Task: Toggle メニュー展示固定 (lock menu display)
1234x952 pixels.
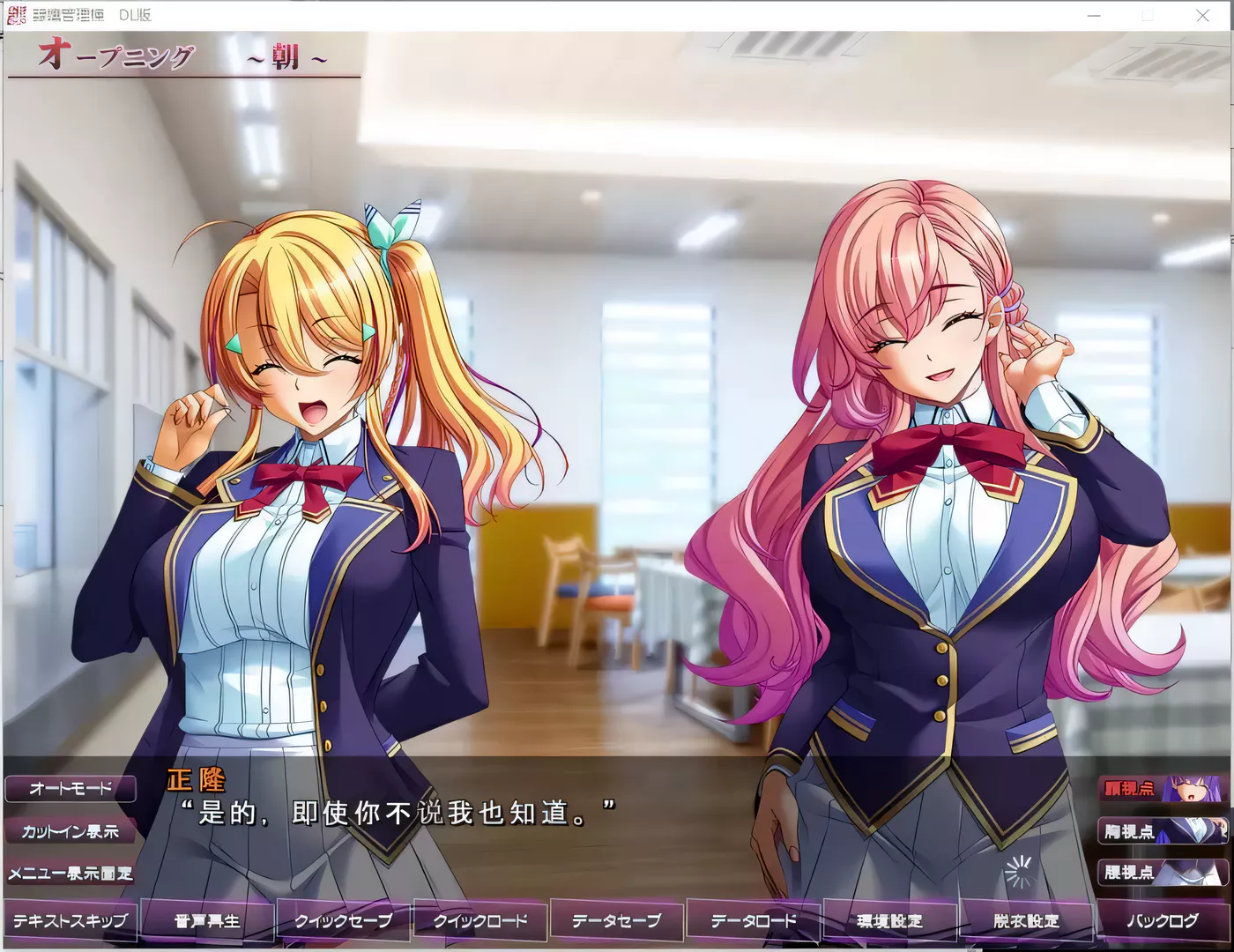Action: click(x=71, y=874)
